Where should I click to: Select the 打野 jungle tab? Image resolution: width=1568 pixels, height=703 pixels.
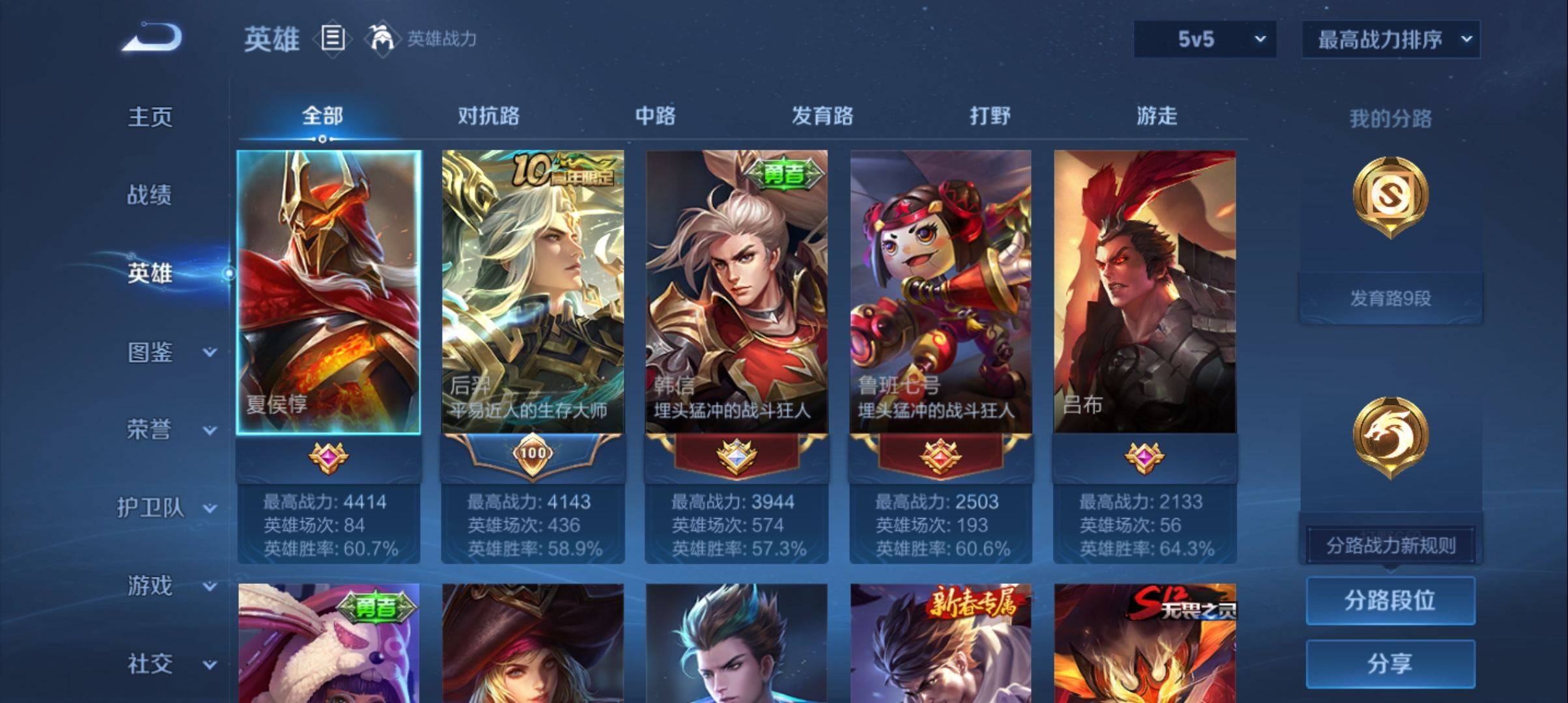coord(990,116)
